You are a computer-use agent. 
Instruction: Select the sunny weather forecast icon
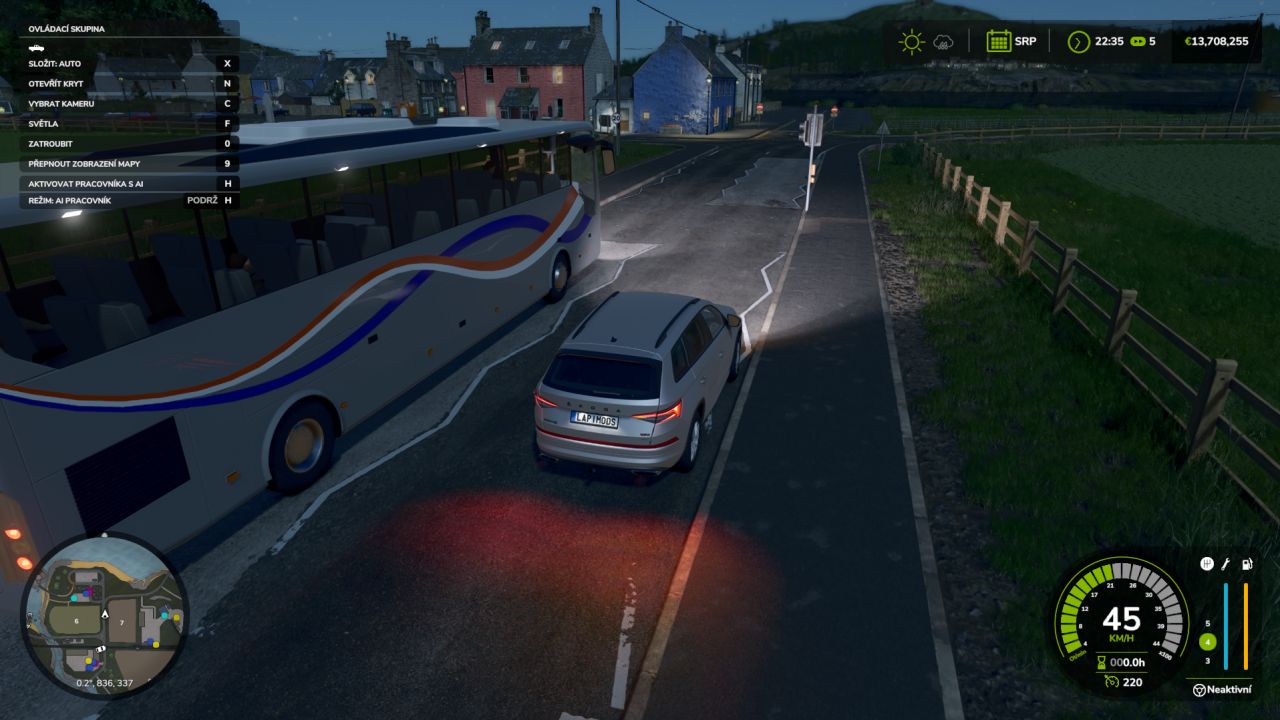[x=911, y=41]
